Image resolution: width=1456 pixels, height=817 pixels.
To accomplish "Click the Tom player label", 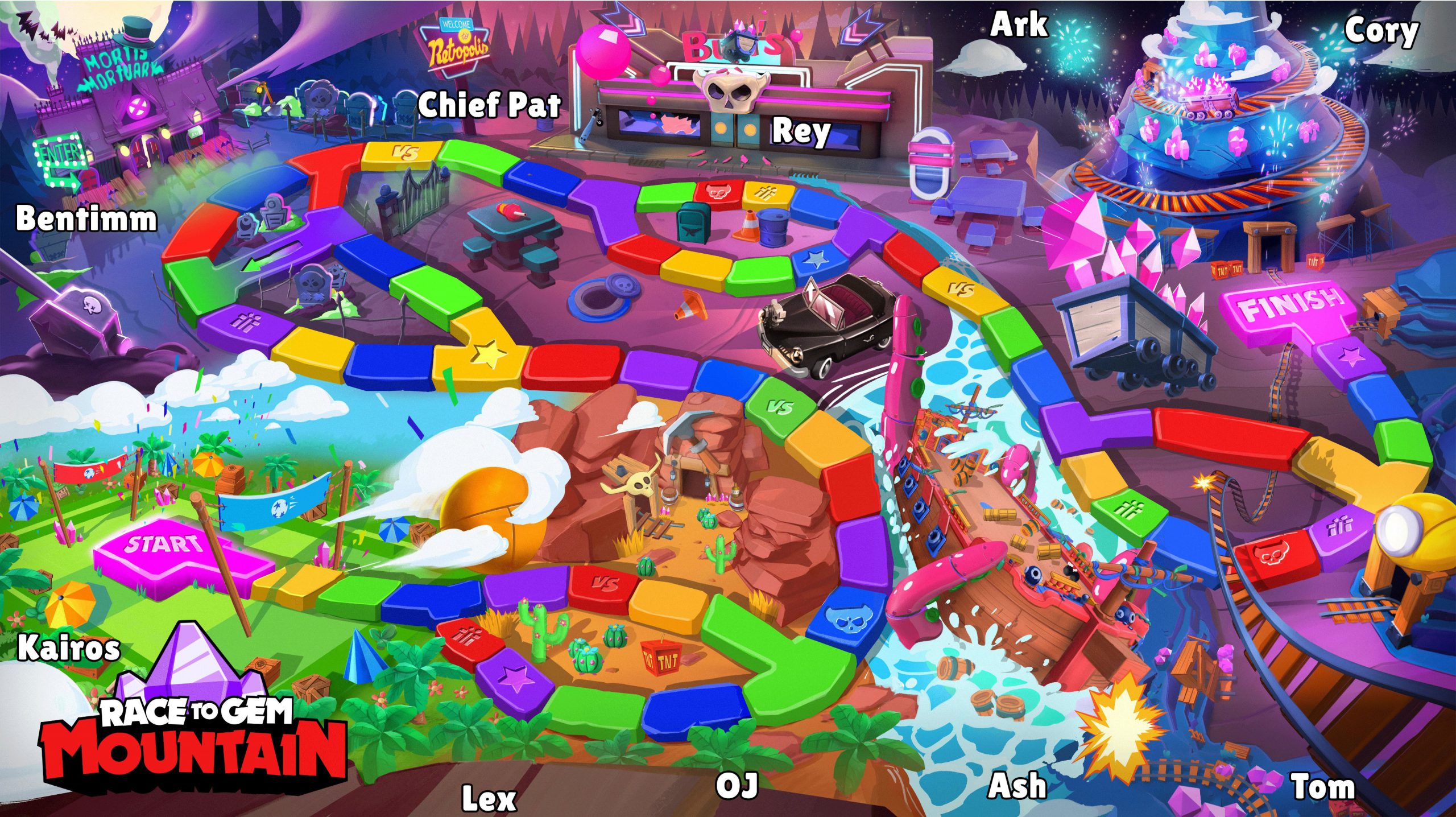I will 1323,787.
